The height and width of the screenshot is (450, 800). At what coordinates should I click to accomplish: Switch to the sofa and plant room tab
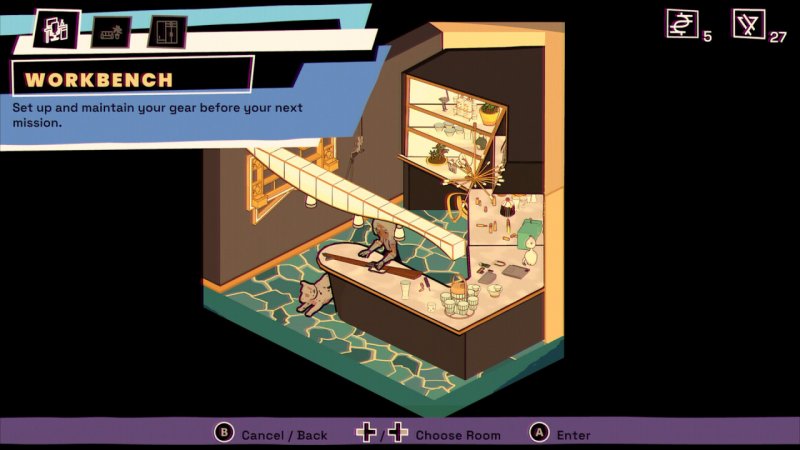(x=111, y=32)
